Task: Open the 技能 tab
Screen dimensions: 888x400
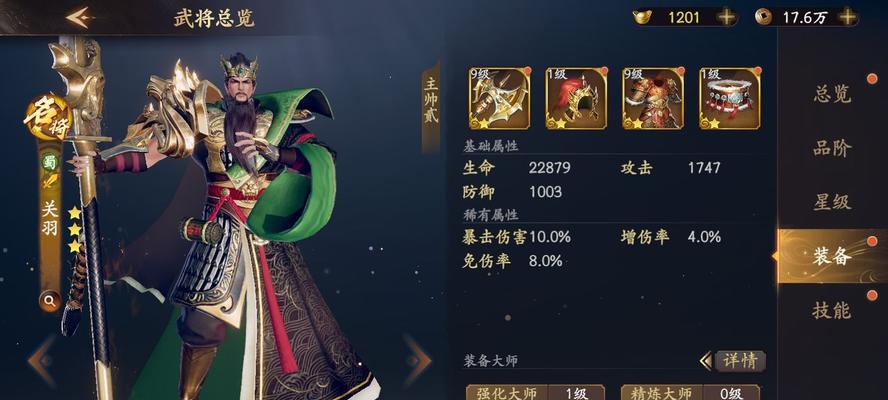Action: [x=832, y=310]
